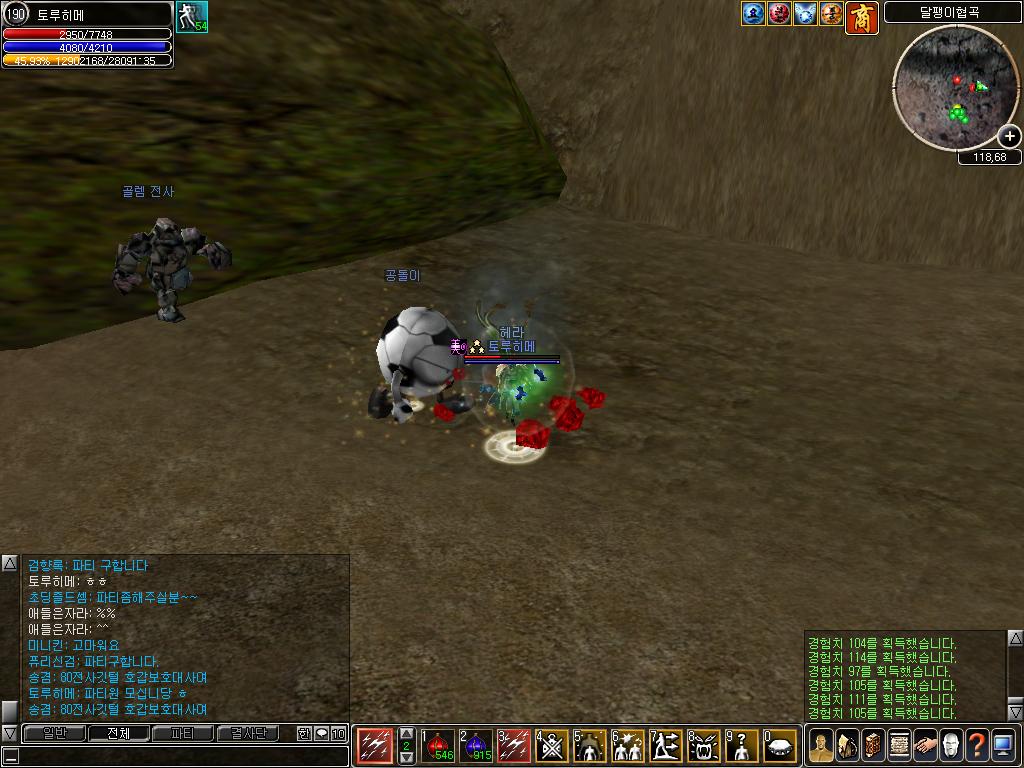Screen dimensions: 1024x768
Task: Open the red question mark help icon
Action: point(977,745)
